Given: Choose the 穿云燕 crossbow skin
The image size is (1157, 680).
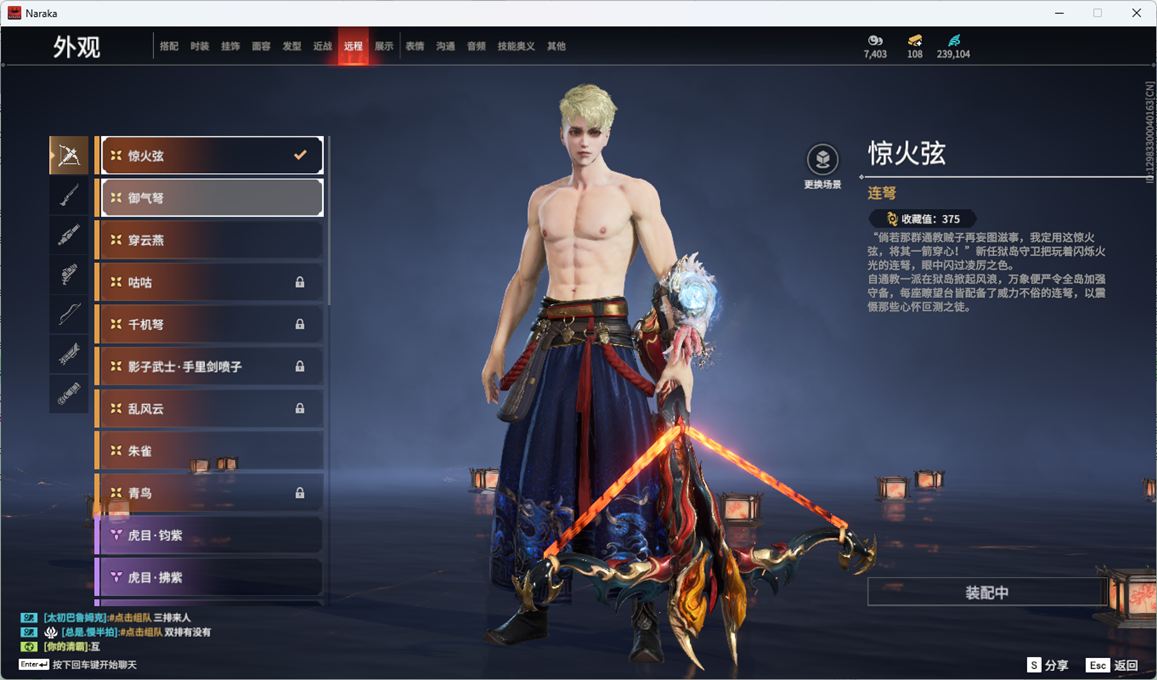Looking at the screenshot, I should (x=212, y=240).
